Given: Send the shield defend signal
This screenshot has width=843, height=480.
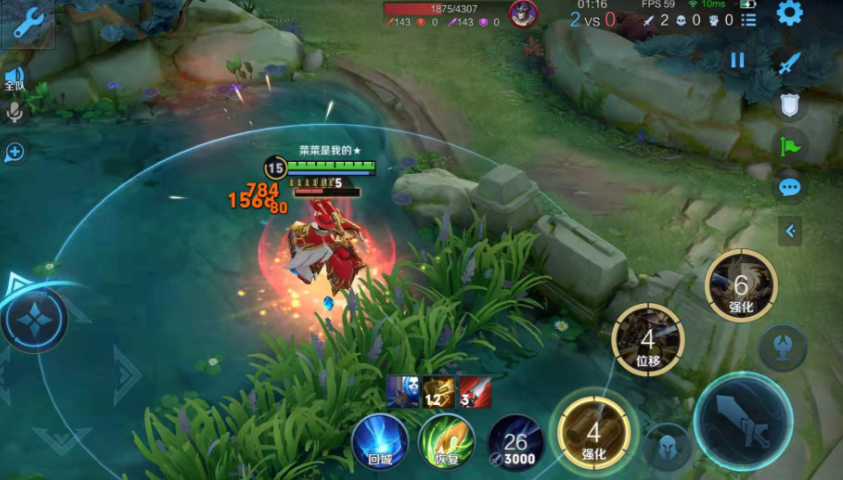Looking at the screenshot, I should pos(790,105).
